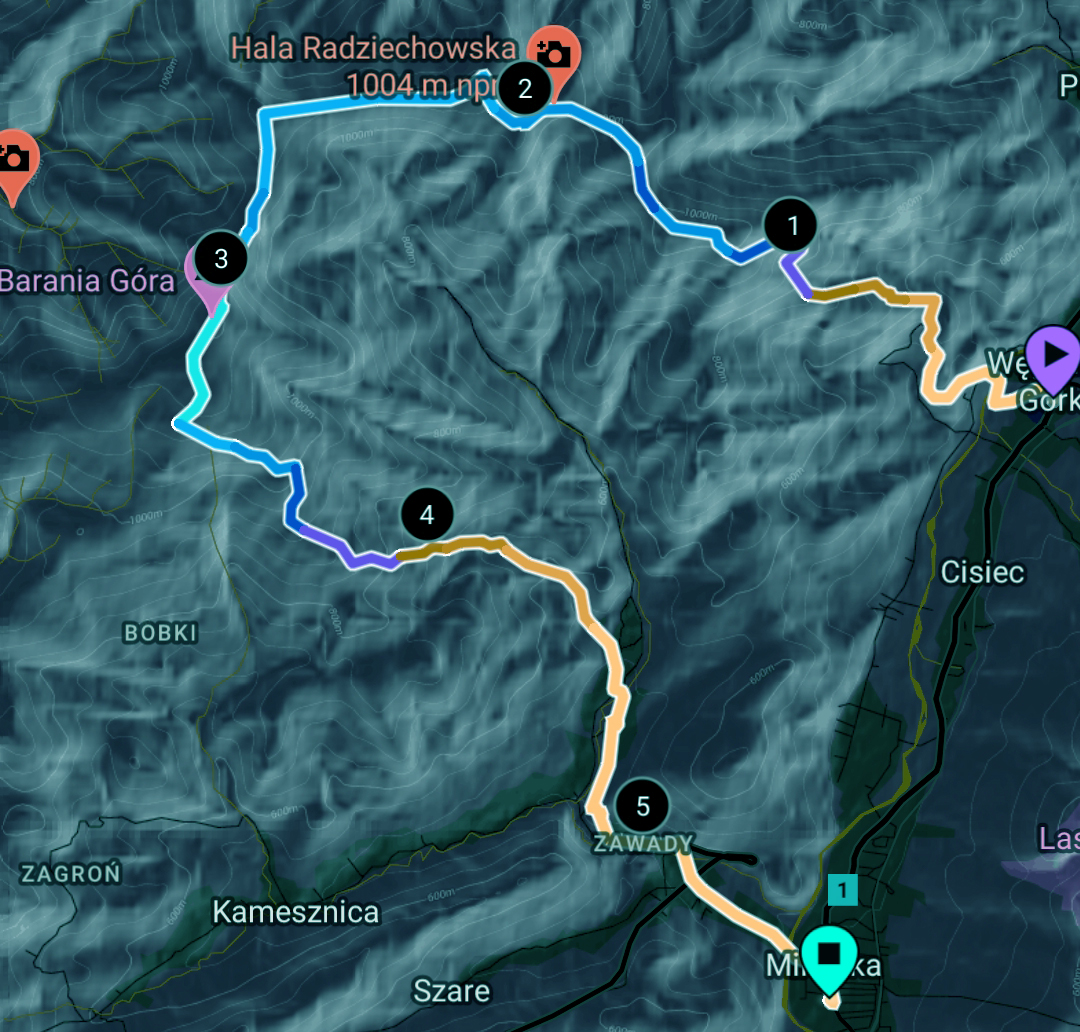Open waypoint marker number 5
1080x1032 pixels.
click(642, 806)
